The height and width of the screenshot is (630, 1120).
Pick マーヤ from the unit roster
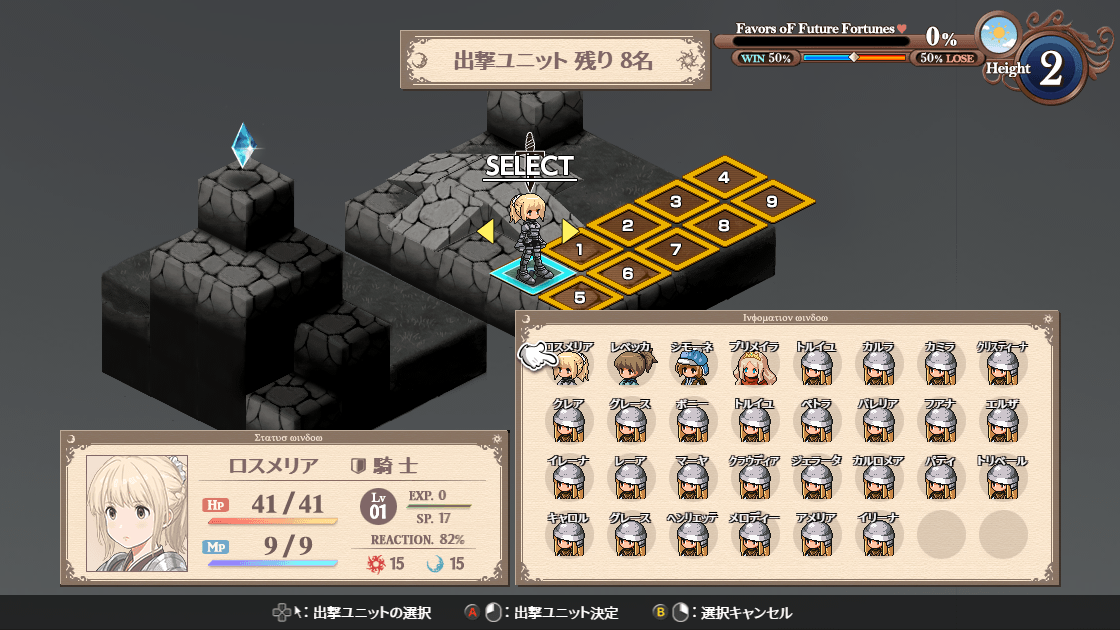(x=693, y=480)
